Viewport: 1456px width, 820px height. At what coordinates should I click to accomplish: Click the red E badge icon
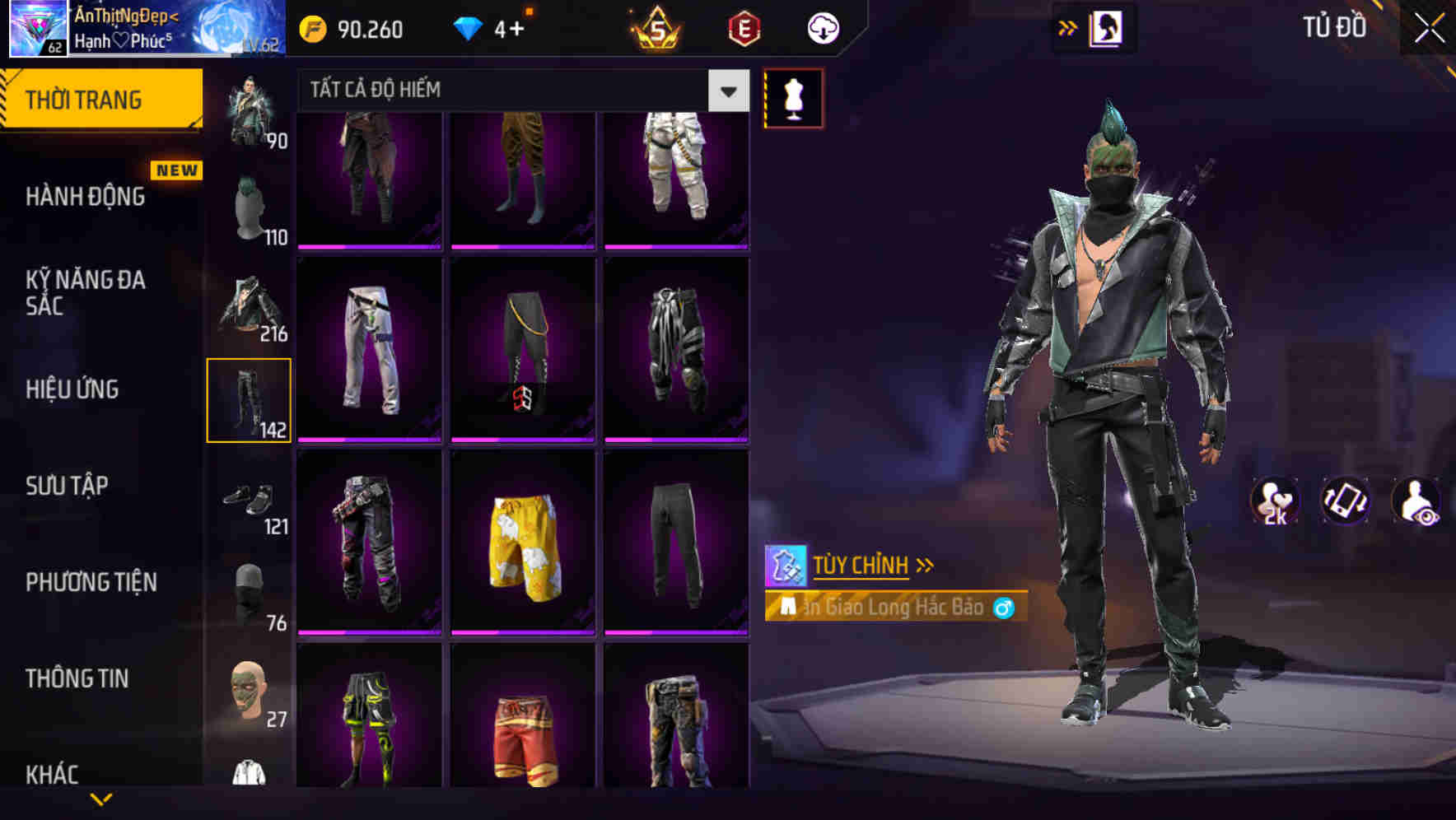742,27
